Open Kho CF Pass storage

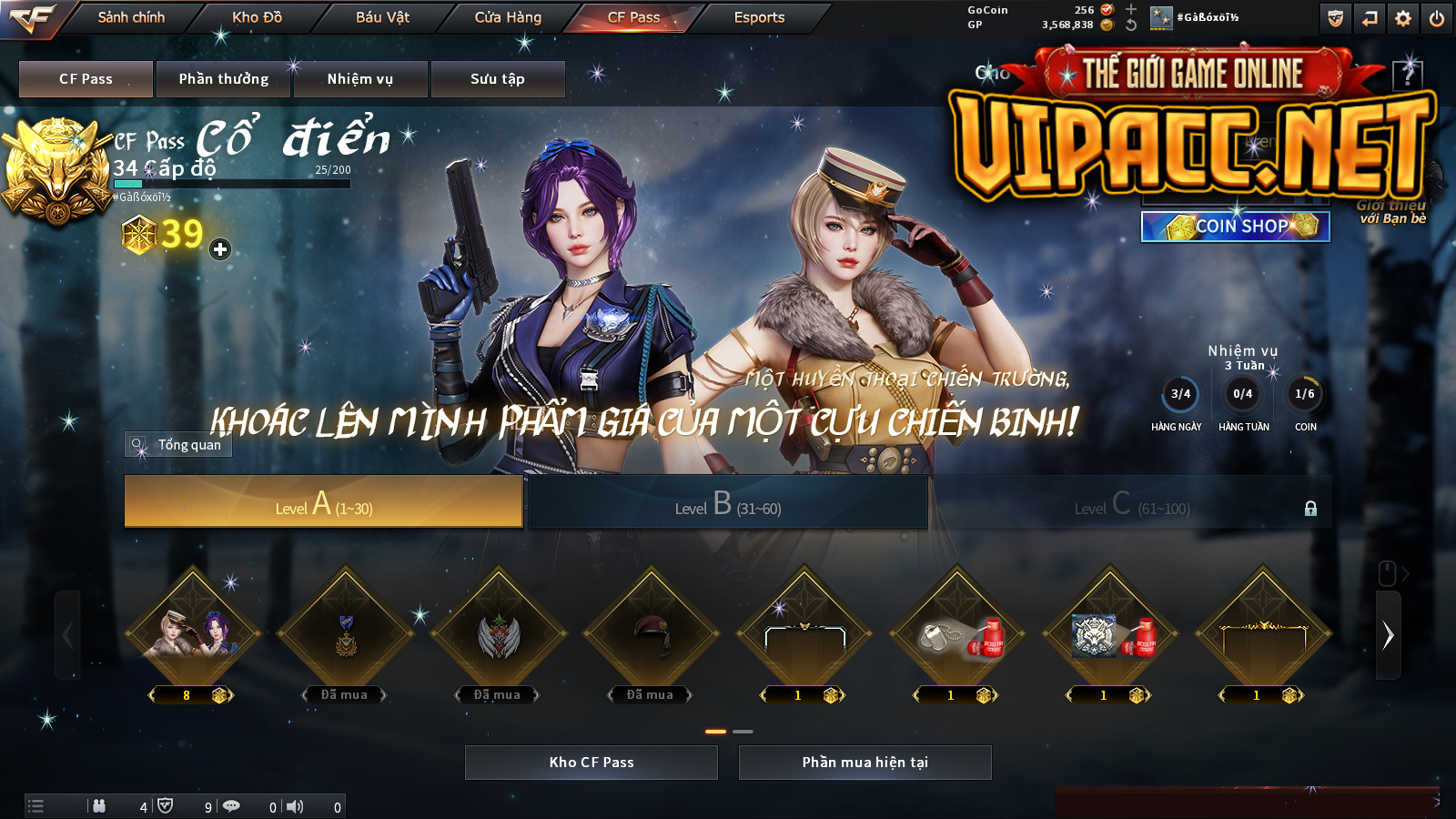coord(591,763)
